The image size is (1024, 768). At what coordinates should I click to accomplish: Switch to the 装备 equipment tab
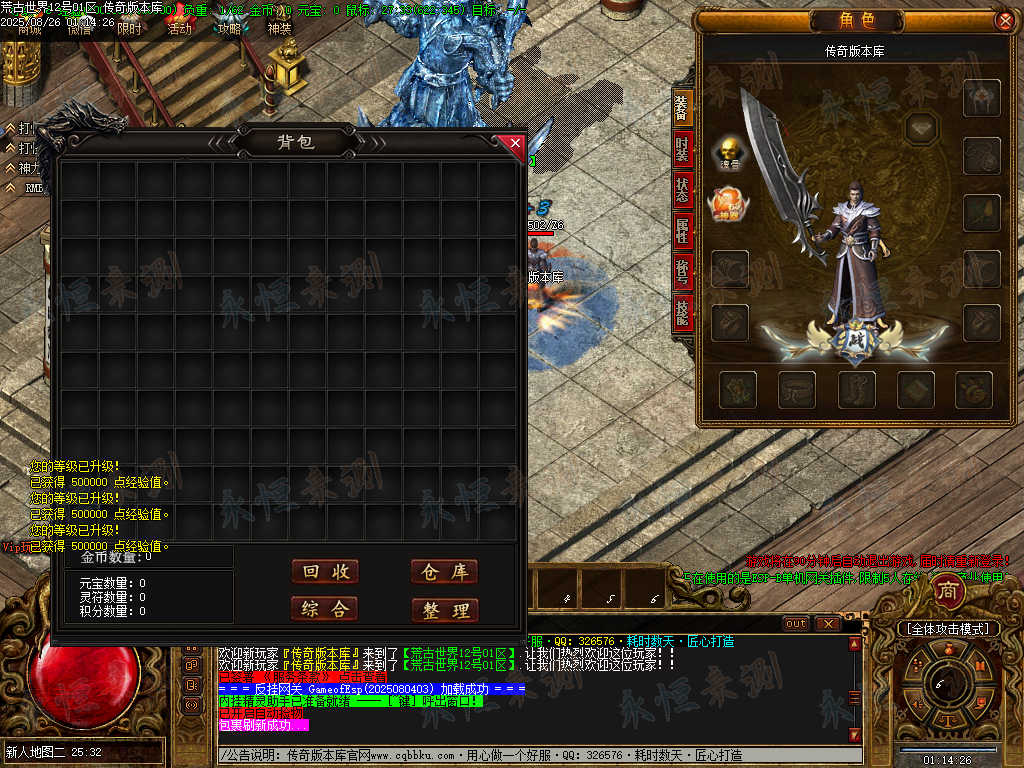(681, 109)
